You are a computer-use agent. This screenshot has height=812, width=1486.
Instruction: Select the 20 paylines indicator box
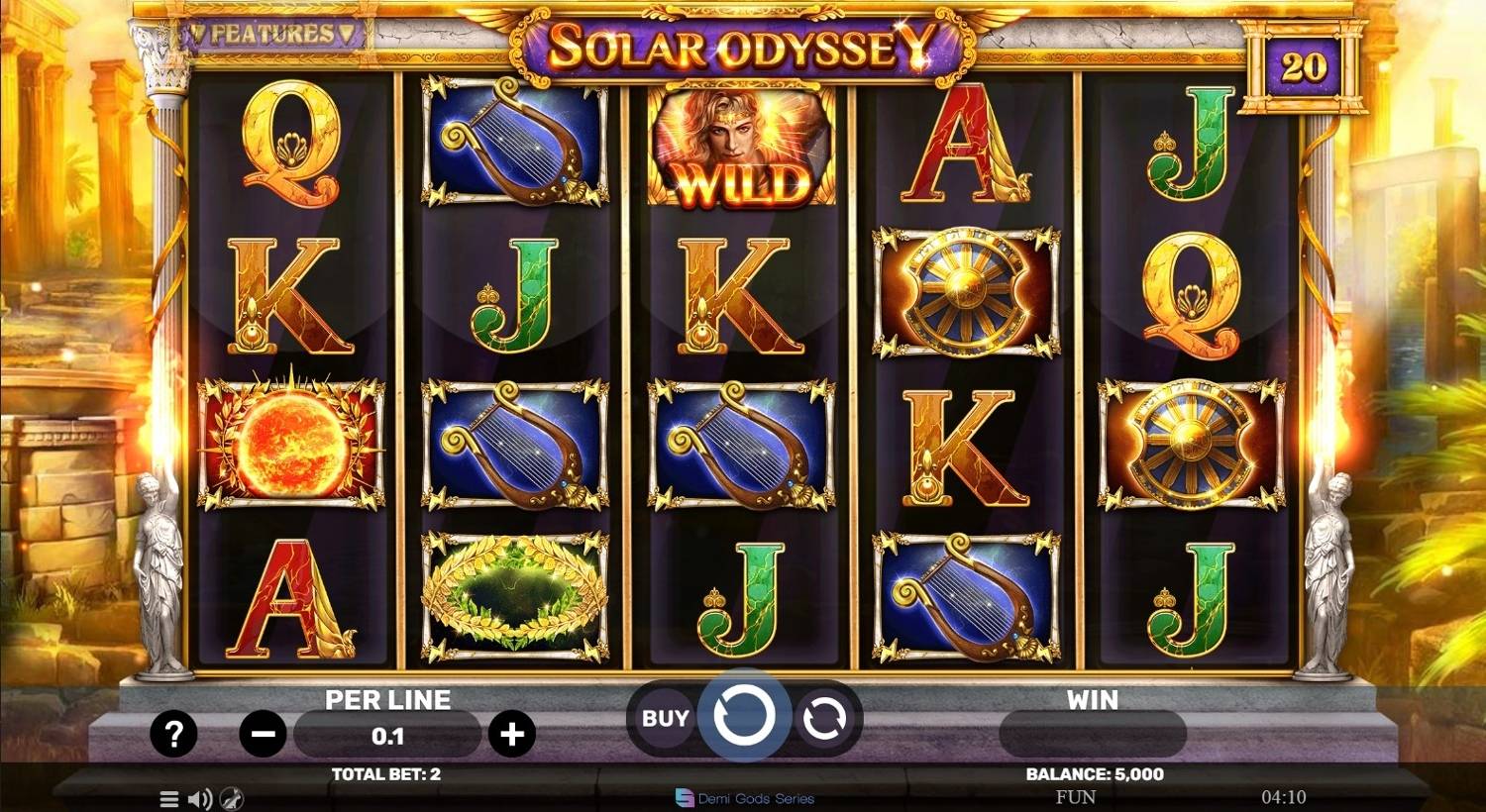click(1303, 67)
